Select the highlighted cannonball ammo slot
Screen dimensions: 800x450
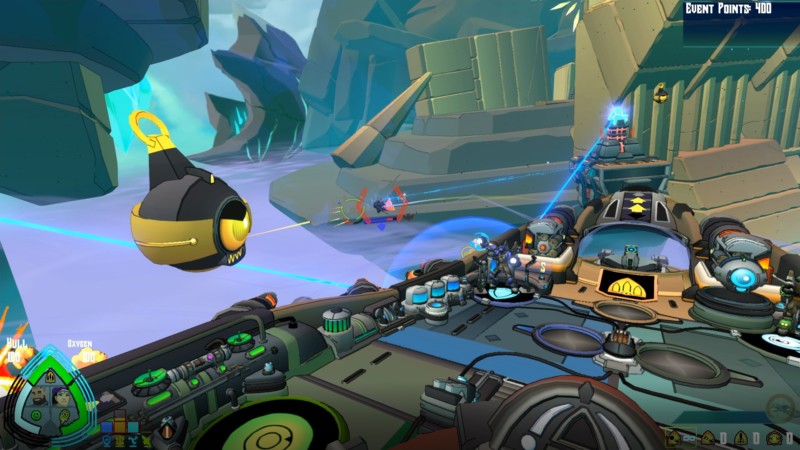[x=672, y=438]
